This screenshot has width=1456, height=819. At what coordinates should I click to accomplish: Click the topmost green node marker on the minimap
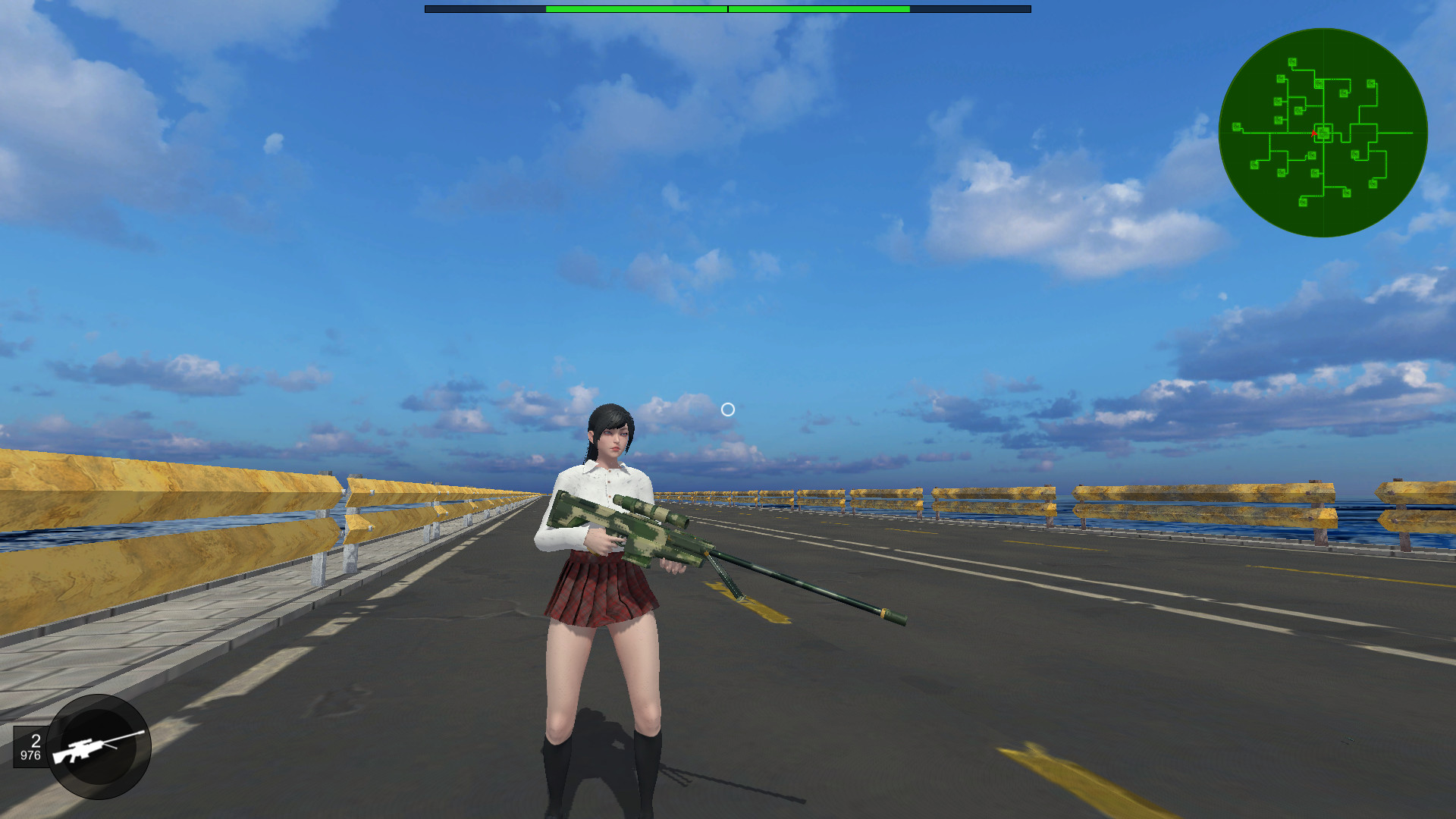pos(1293,61)
